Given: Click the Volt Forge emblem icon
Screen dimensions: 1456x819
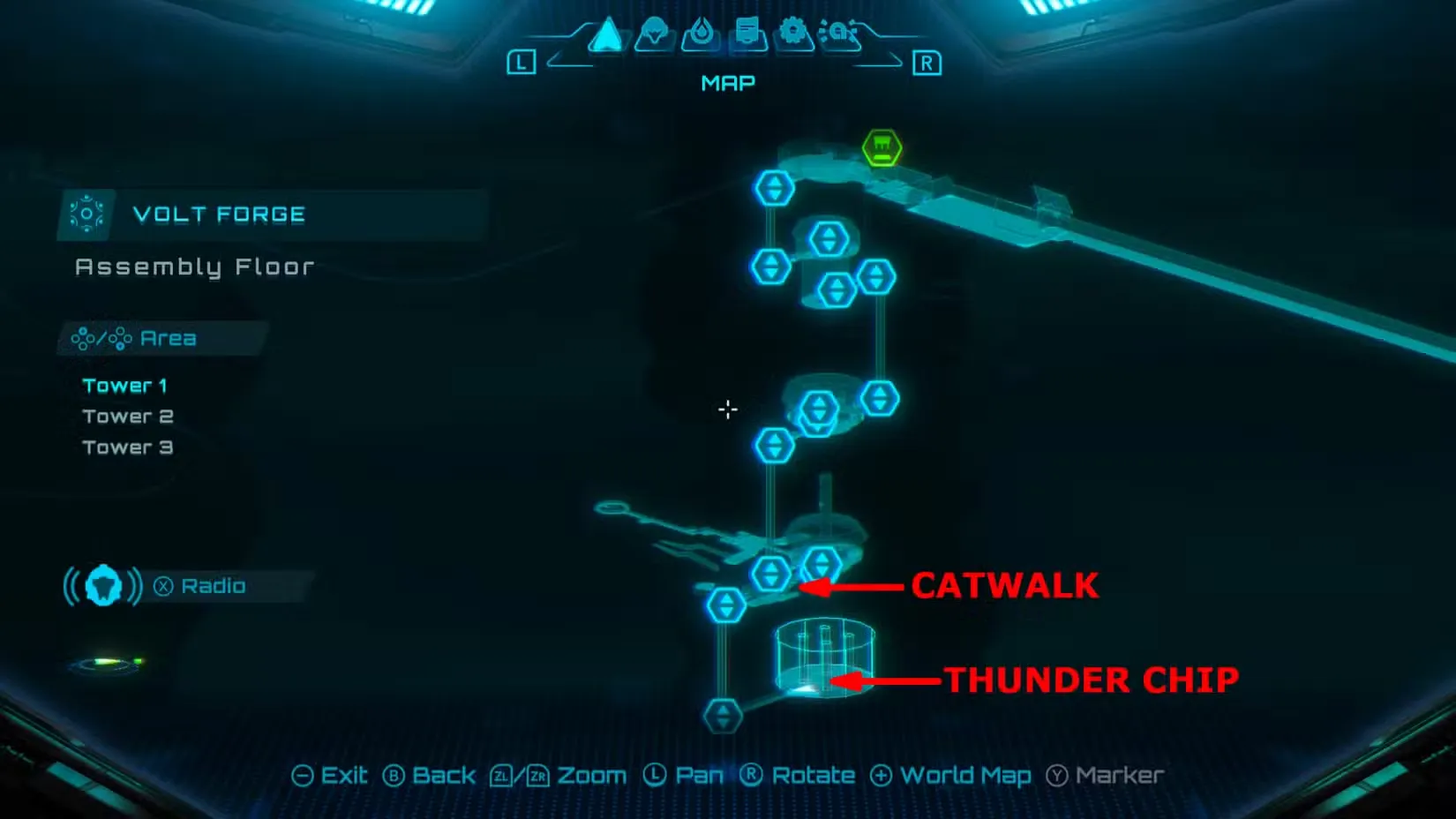Looking at the screenshot, I should [x=86, y=214].
